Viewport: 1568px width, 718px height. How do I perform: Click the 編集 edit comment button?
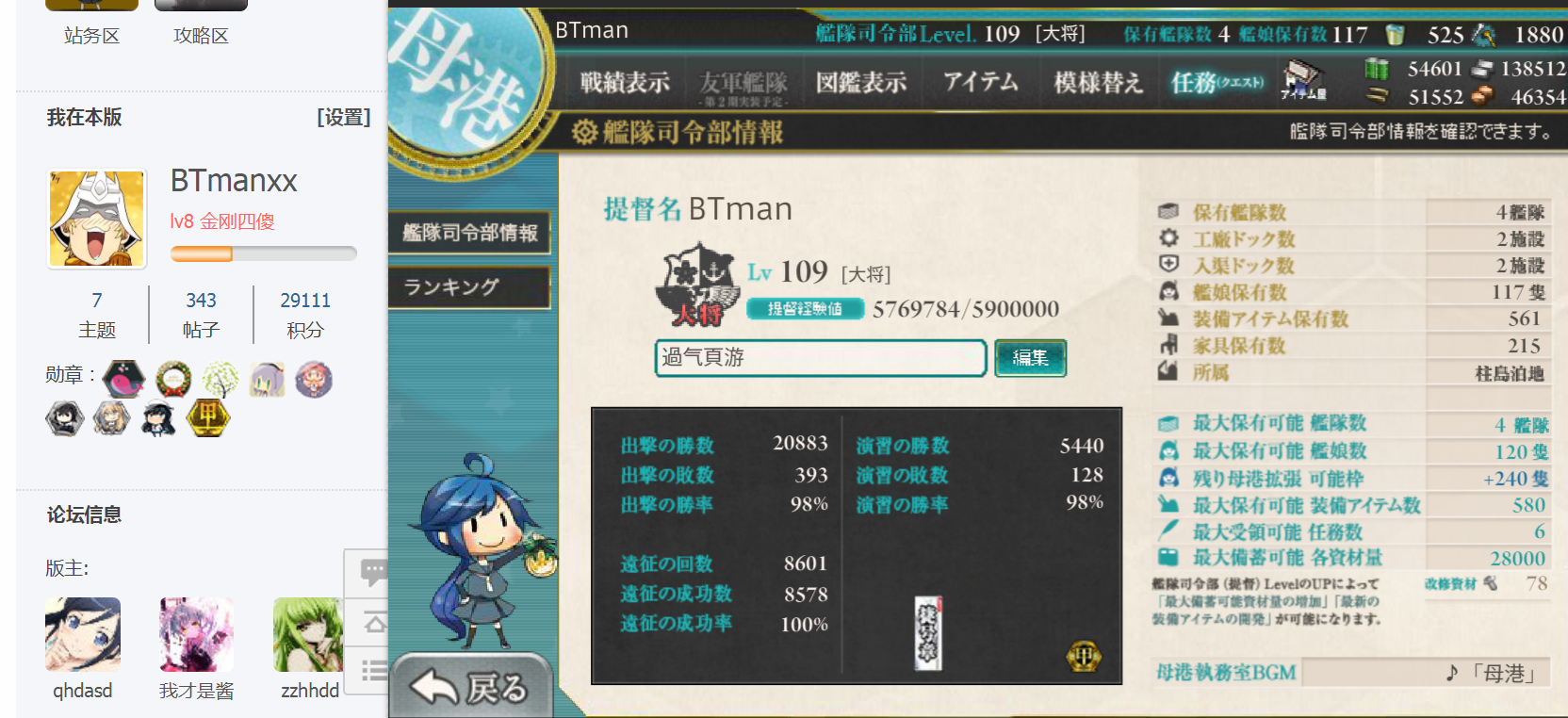[x=1030, y=358]
